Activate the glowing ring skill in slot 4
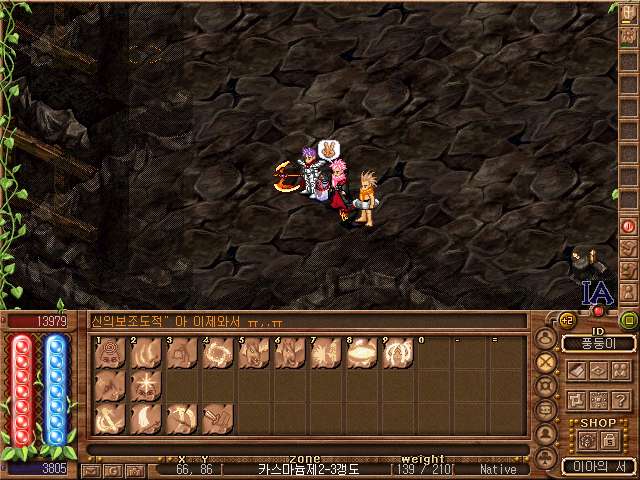Screen dimensions: 640x480 point(218,353)
